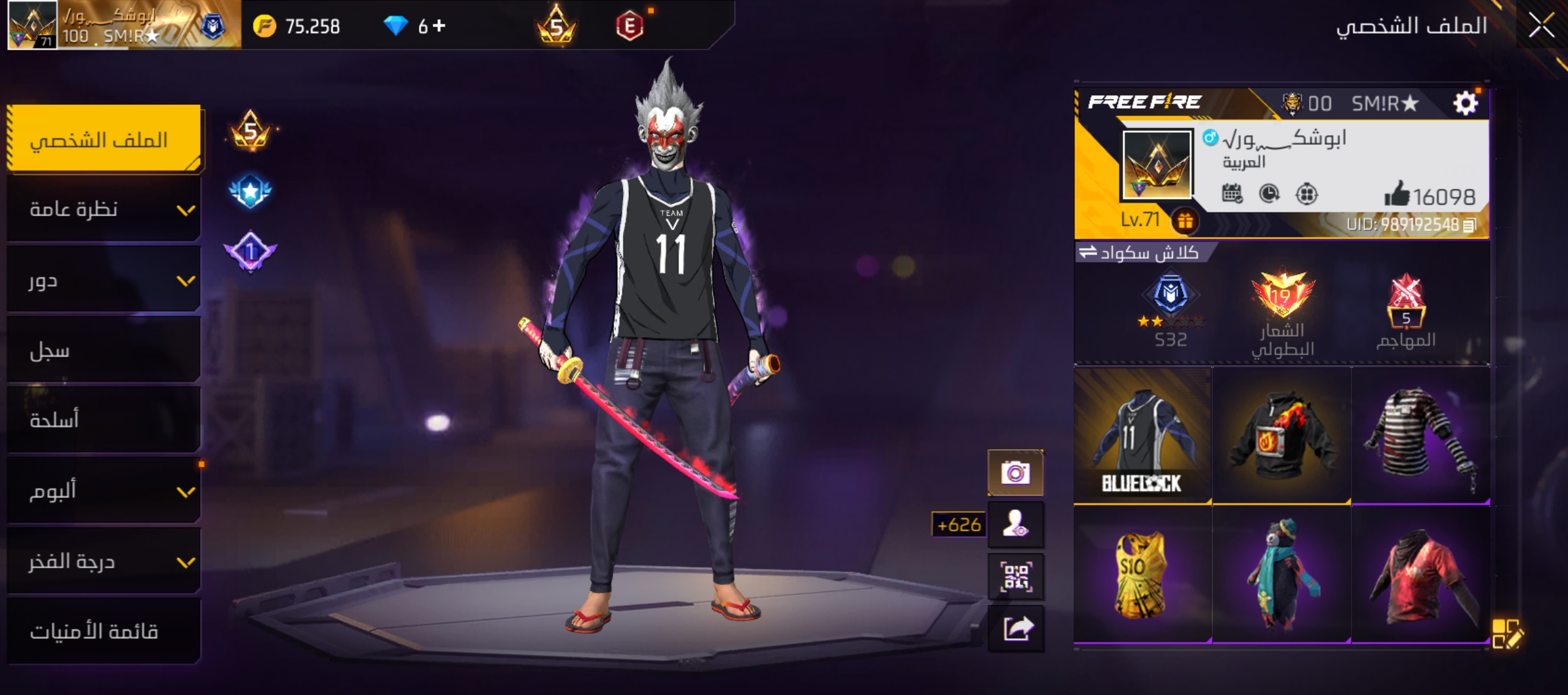Screen dimensions: 1568x695
Task: Expand the درجة الفخر honor score entry
Action: point(104,561)
